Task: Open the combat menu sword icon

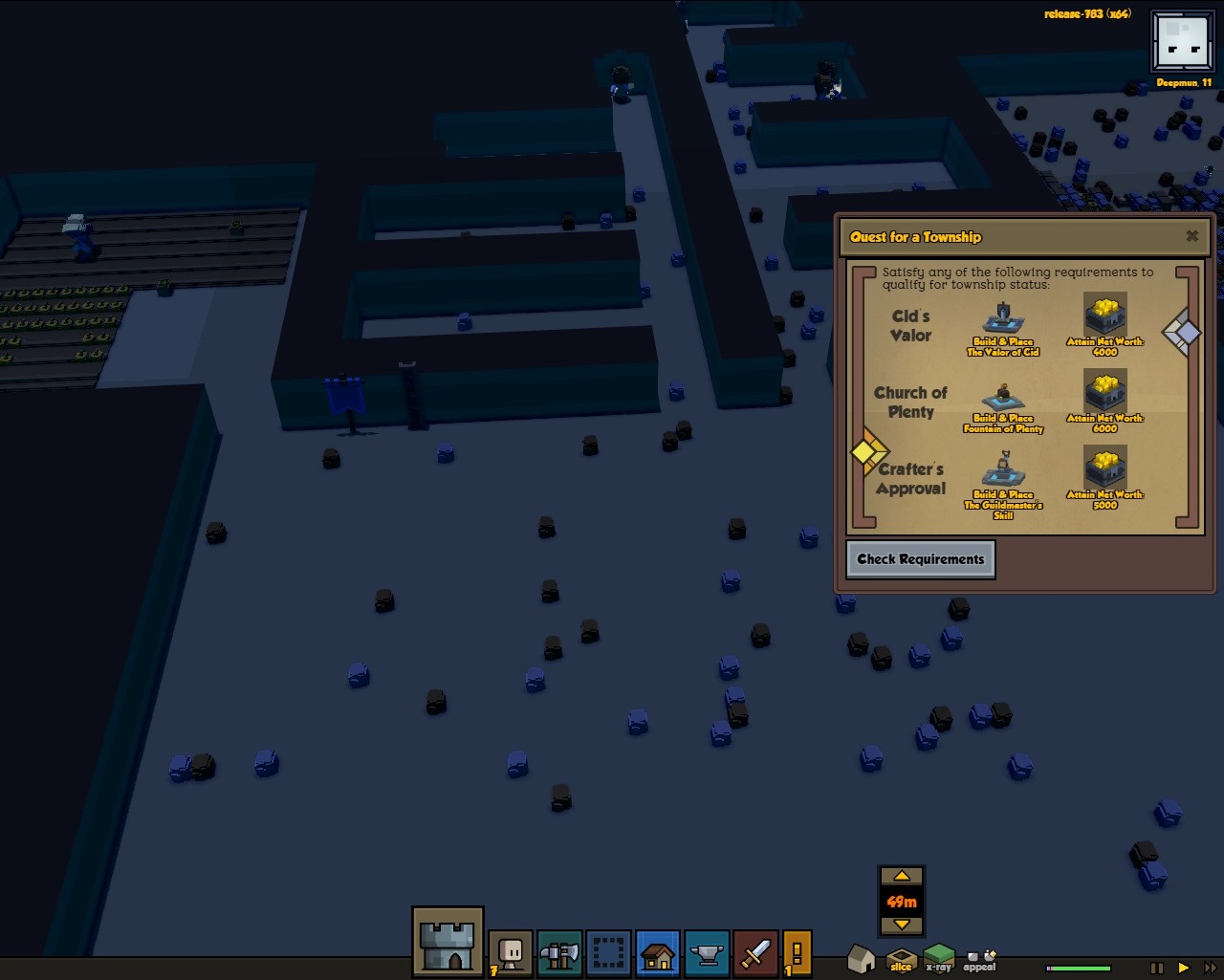Action: pyautogui.click(x=755, y=953)
